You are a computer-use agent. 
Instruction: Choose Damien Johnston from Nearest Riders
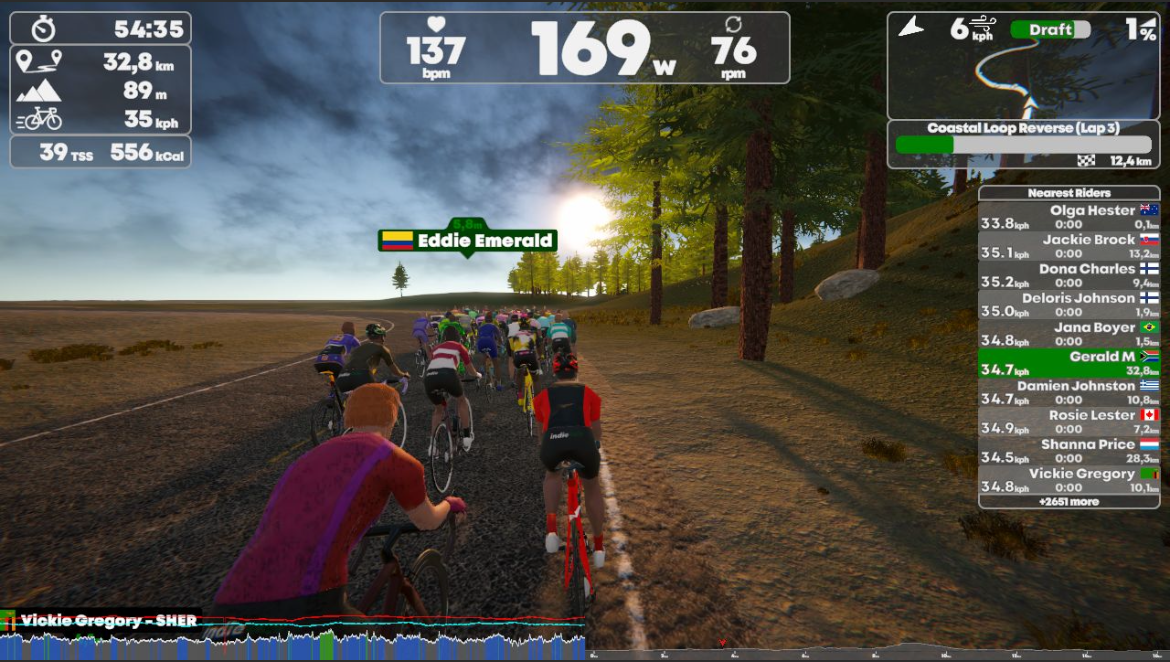pyautogui.click(x=1068, y=391)
